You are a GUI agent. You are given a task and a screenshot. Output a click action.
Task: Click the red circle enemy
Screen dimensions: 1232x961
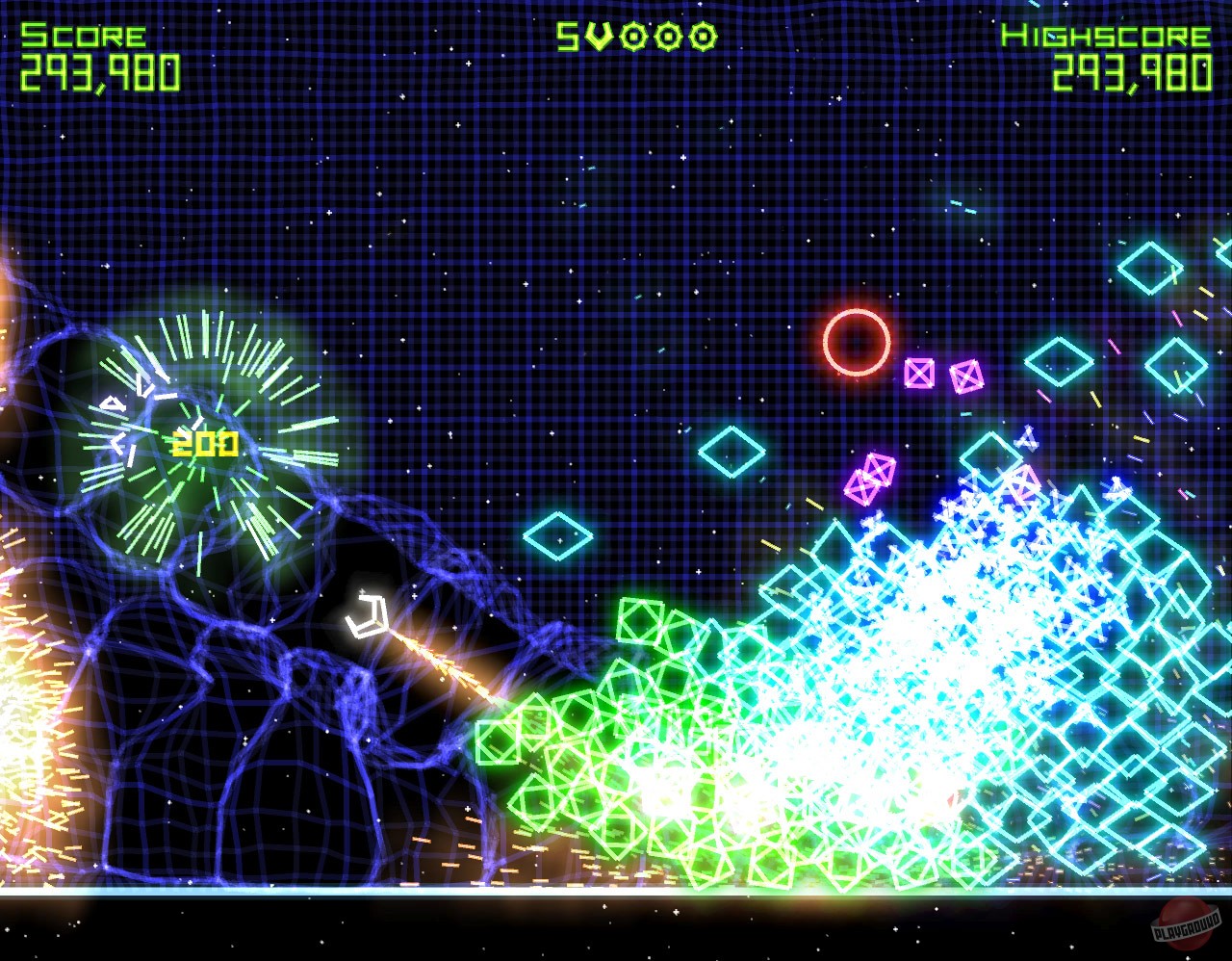(855, 343)
